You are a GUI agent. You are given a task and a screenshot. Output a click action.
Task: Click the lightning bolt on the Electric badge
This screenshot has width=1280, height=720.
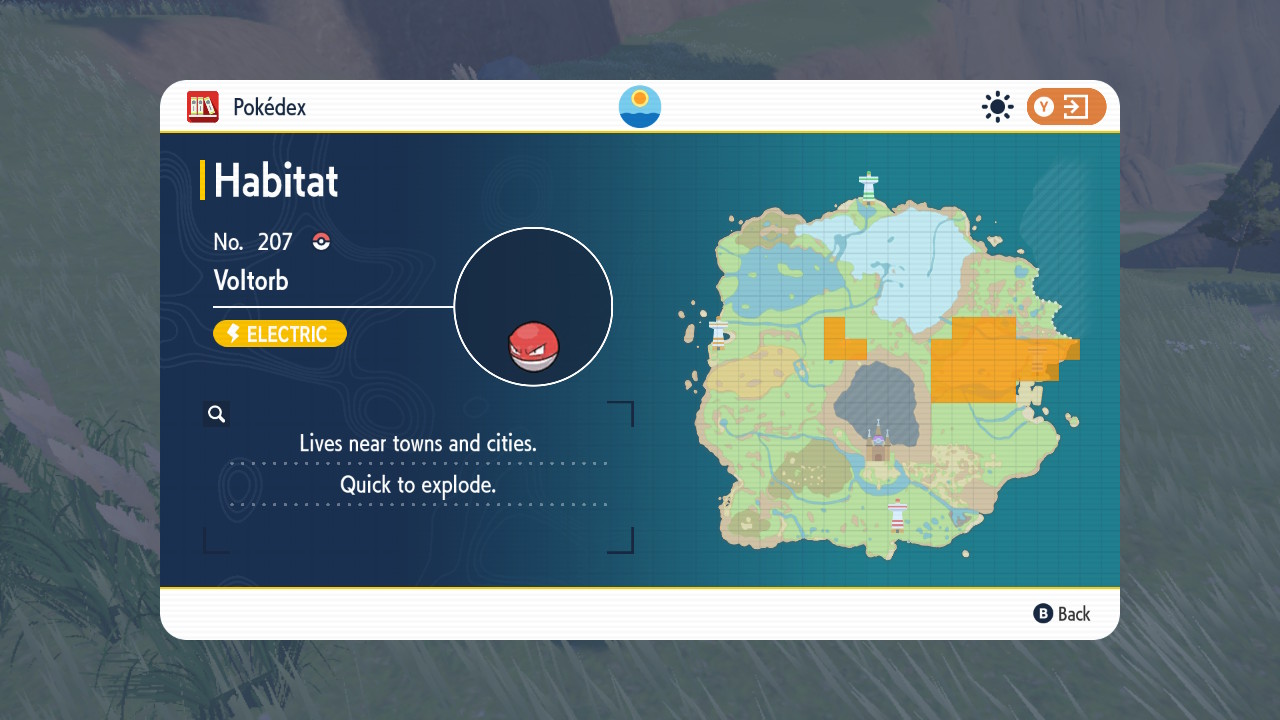(233, 333)
